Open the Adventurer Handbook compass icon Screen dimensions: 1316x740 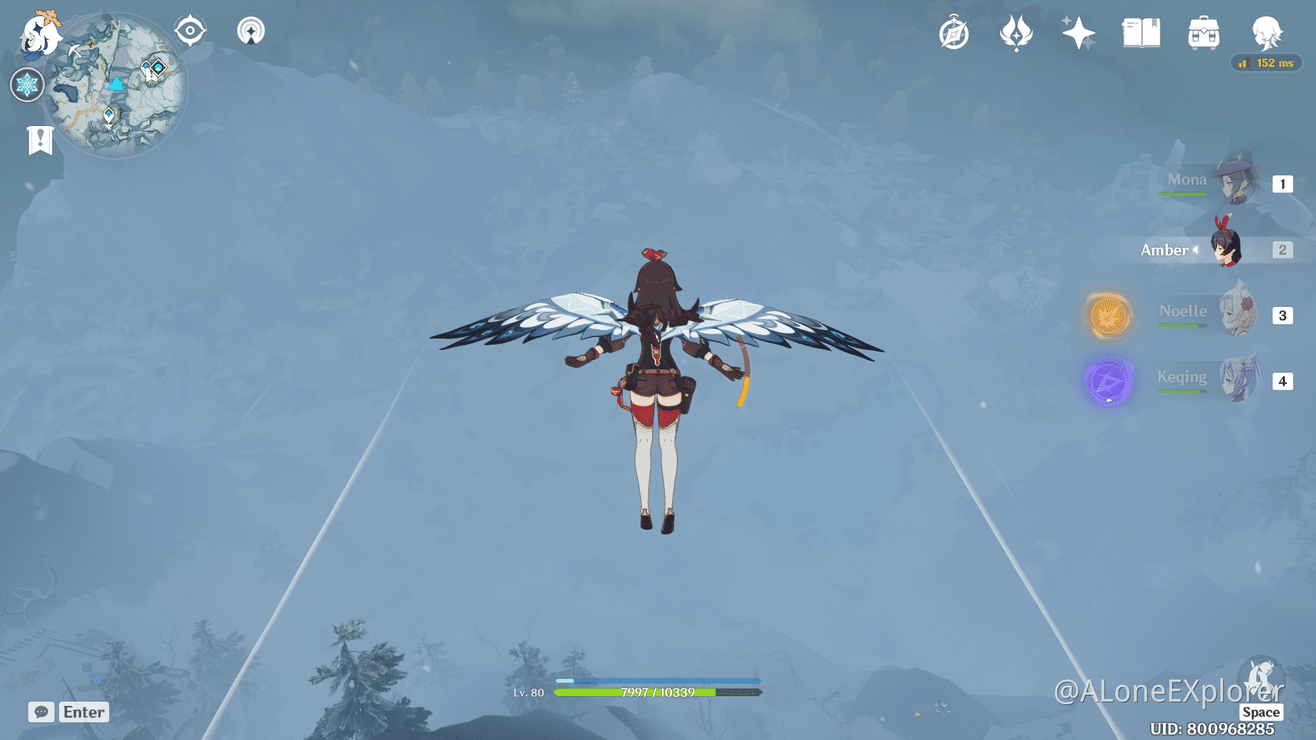click(953, 32)
